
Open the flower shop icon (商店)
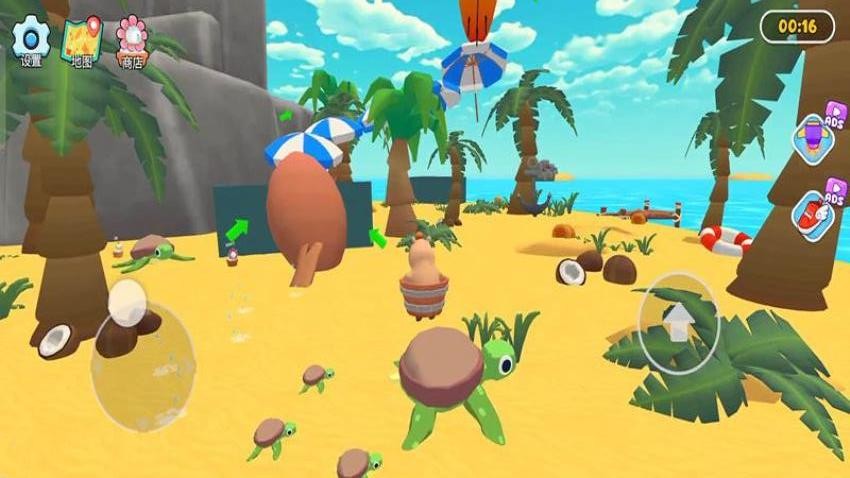(133, 39)
